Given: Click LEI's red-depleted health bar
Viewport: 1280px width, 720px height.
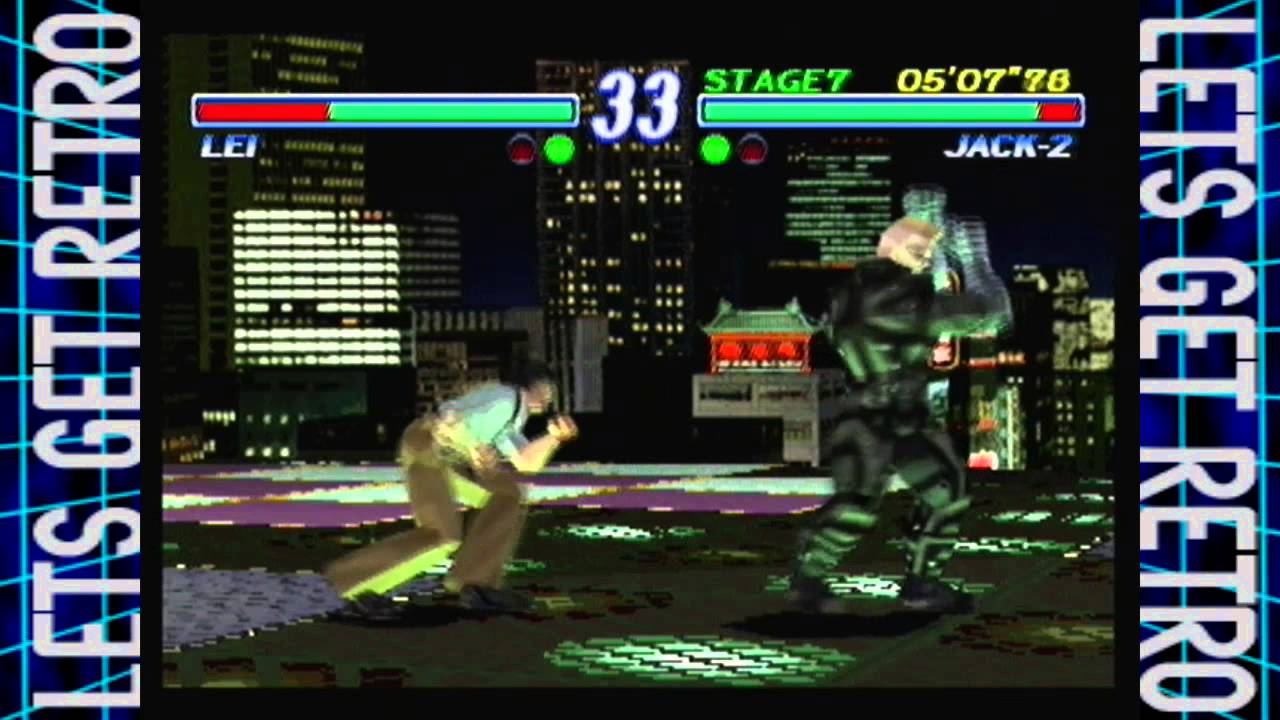Looking at the screenshot, I should coord(260,110).
